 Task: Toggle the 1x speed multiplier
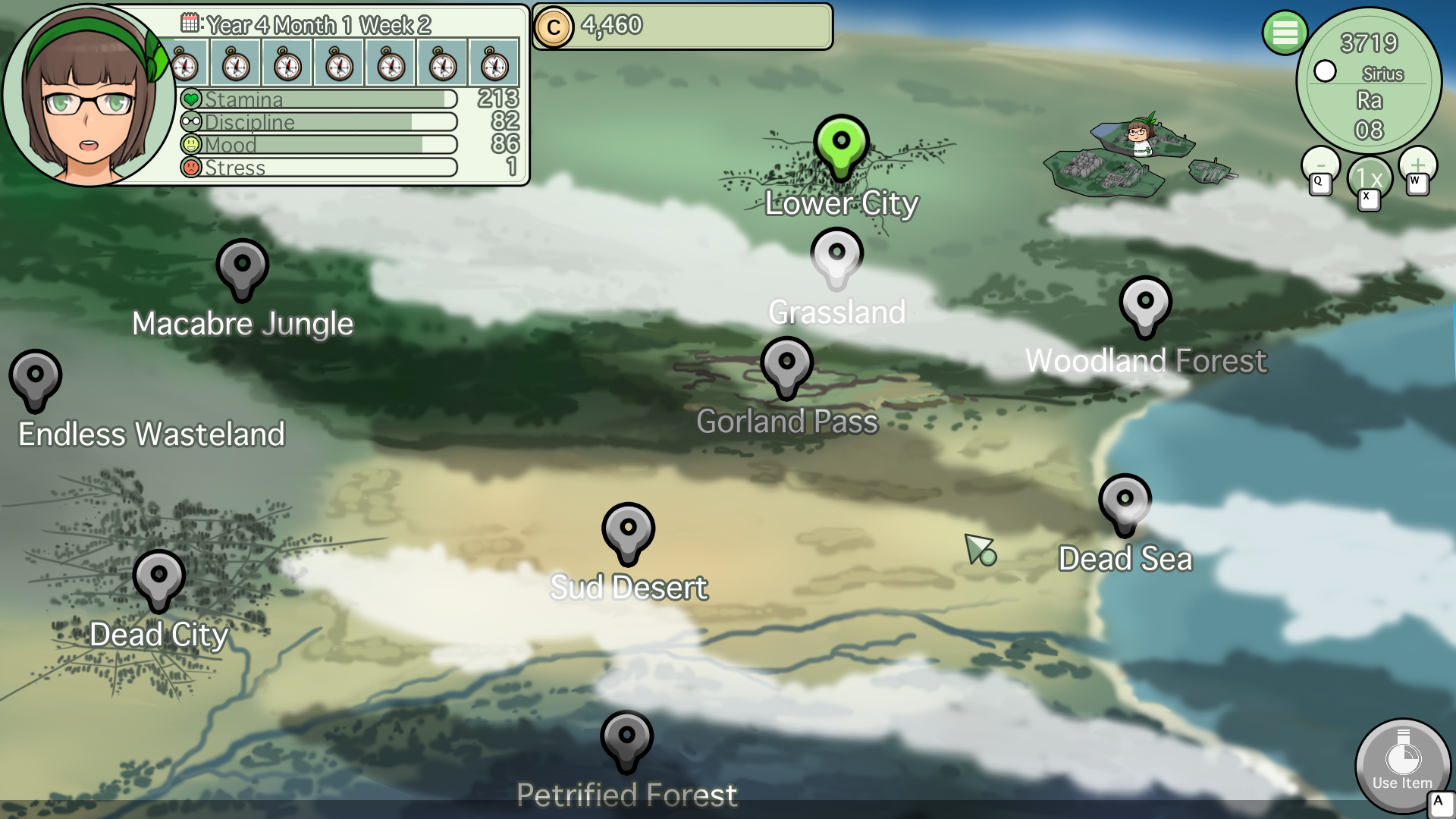pyautogui.click(x=1367, y=177)
